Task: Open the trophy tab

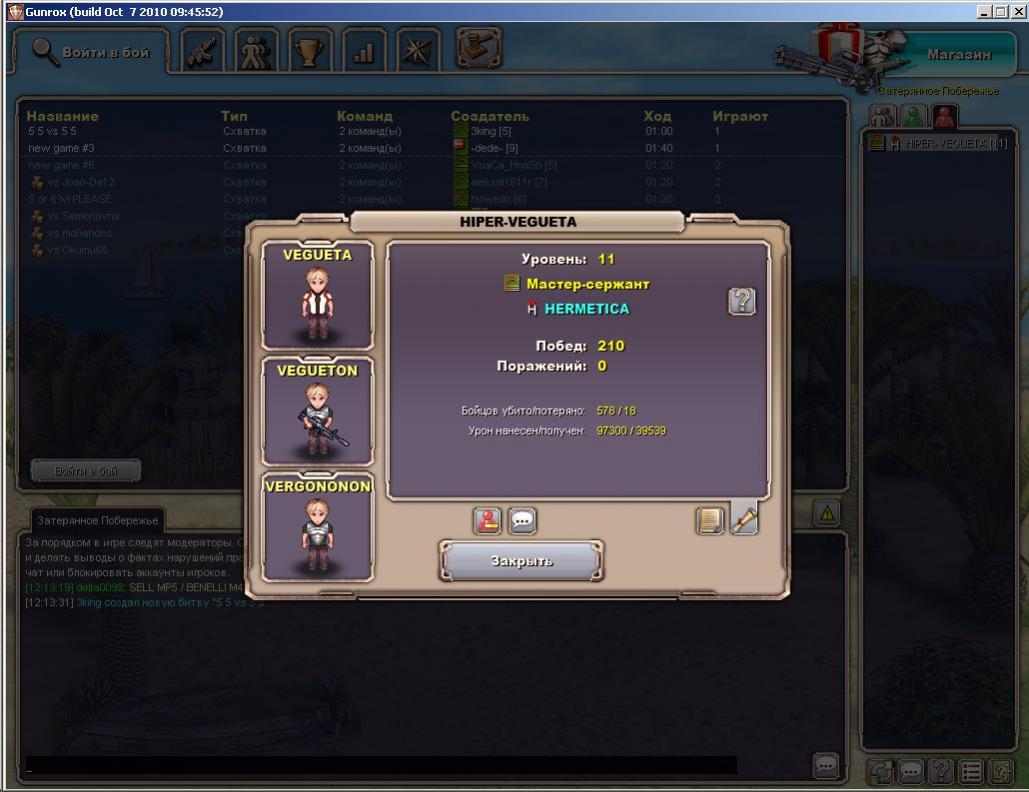Action: pyautogui.click(x=311, y=52)
